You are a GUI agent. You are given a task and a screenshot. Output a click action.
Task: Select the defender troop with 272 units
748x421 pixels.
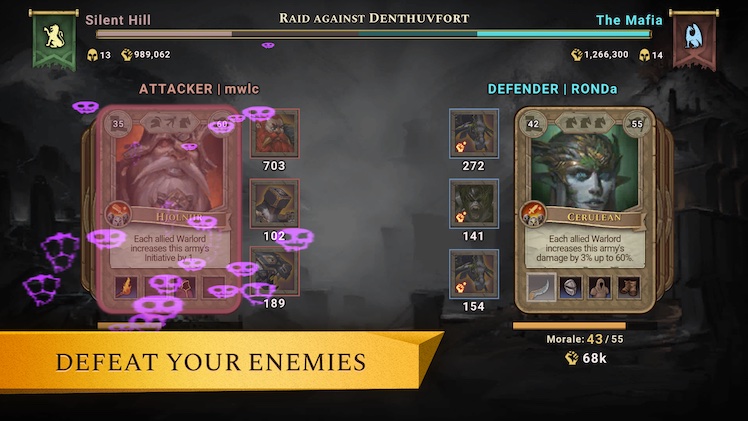[x=474, y=133]
